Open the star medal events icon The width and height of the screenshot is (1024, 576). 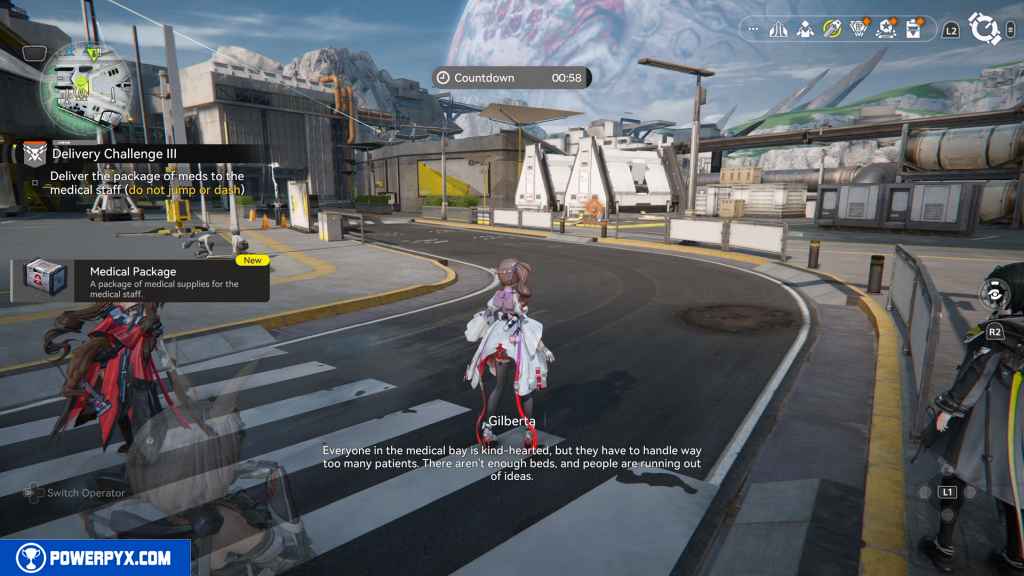(x=886, y=30)
